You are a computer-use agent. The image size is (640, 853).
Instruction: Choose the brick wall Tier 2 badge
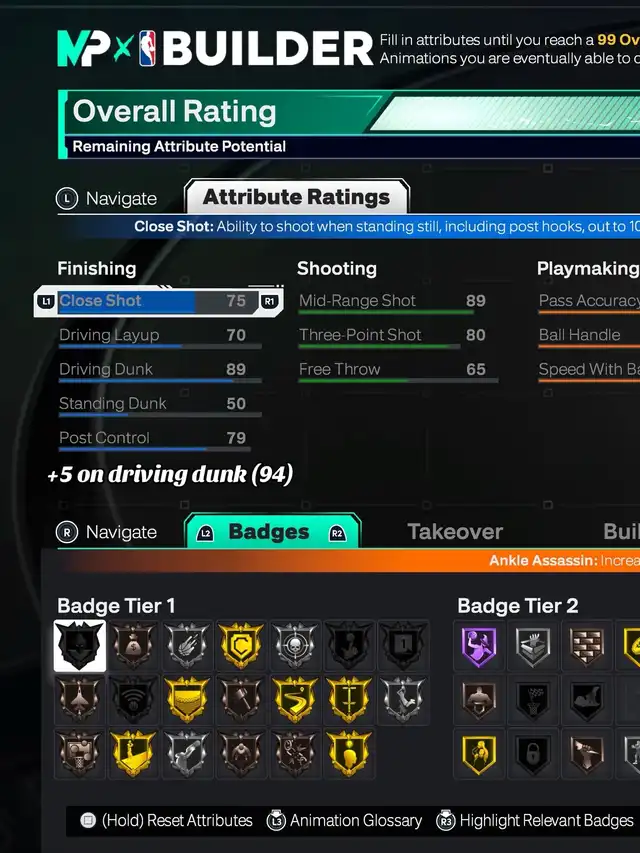coord(588,646)
